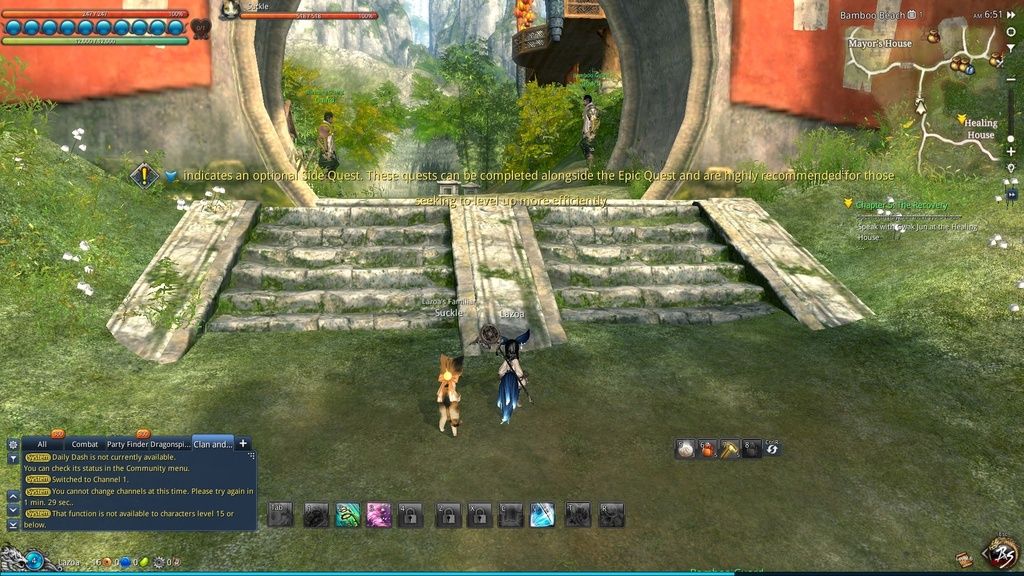Trigger the blue ice slash skill

coord(542,515)
